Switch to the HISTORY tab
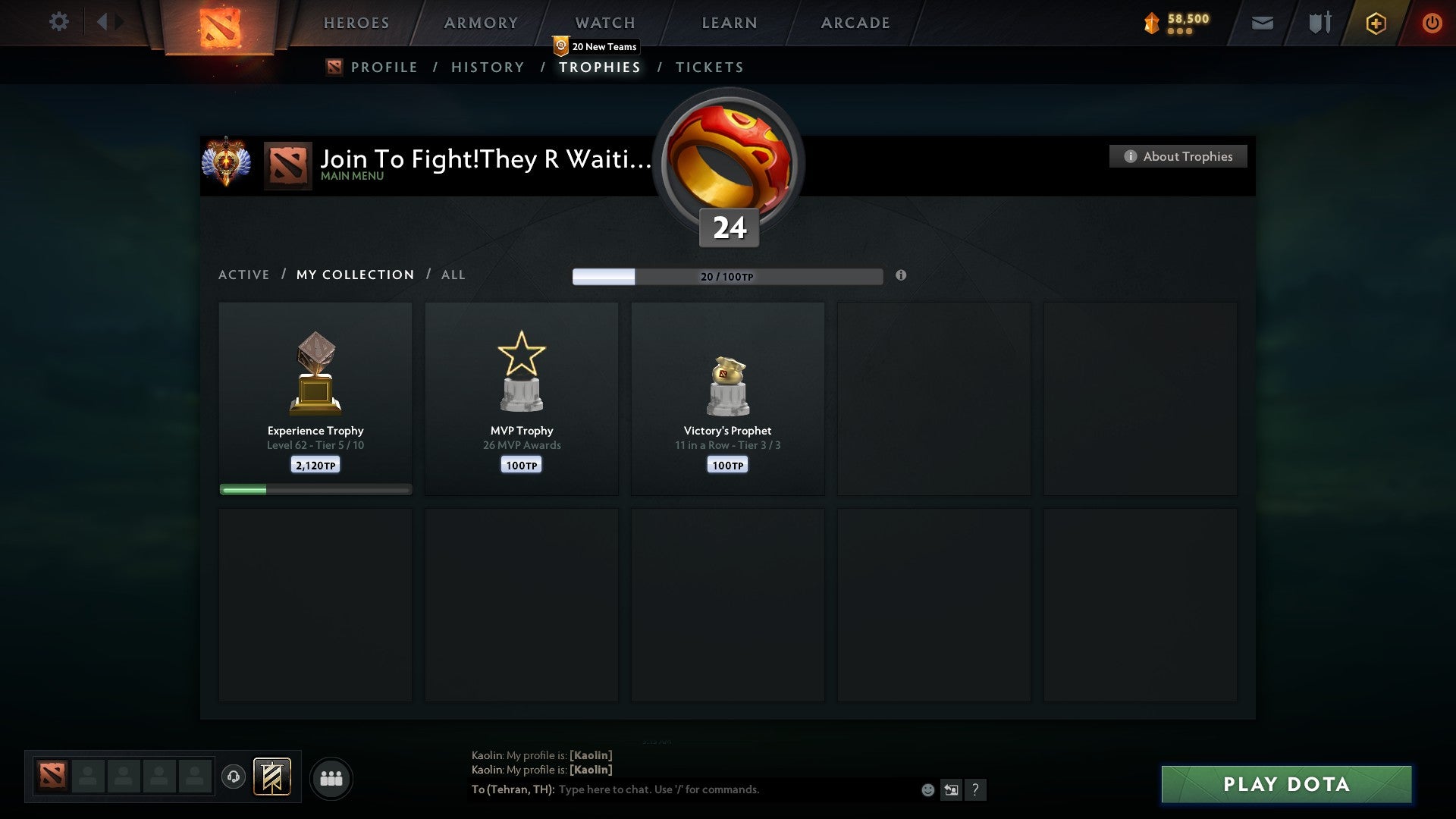1456x819 pixels. click(x=487, y=67)
